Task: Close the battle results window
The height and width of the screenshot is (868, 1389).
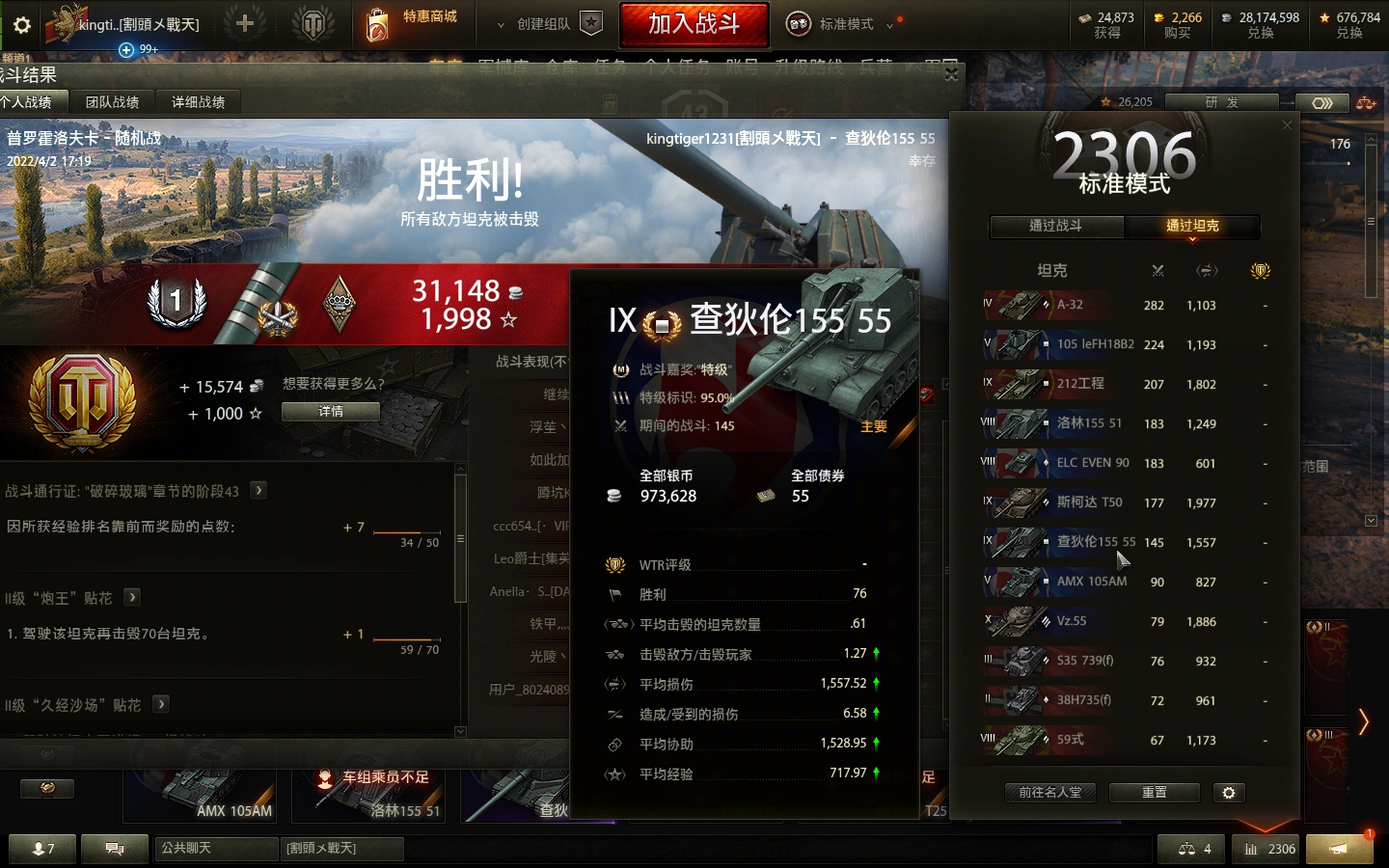Action: [x=951, y=74]
